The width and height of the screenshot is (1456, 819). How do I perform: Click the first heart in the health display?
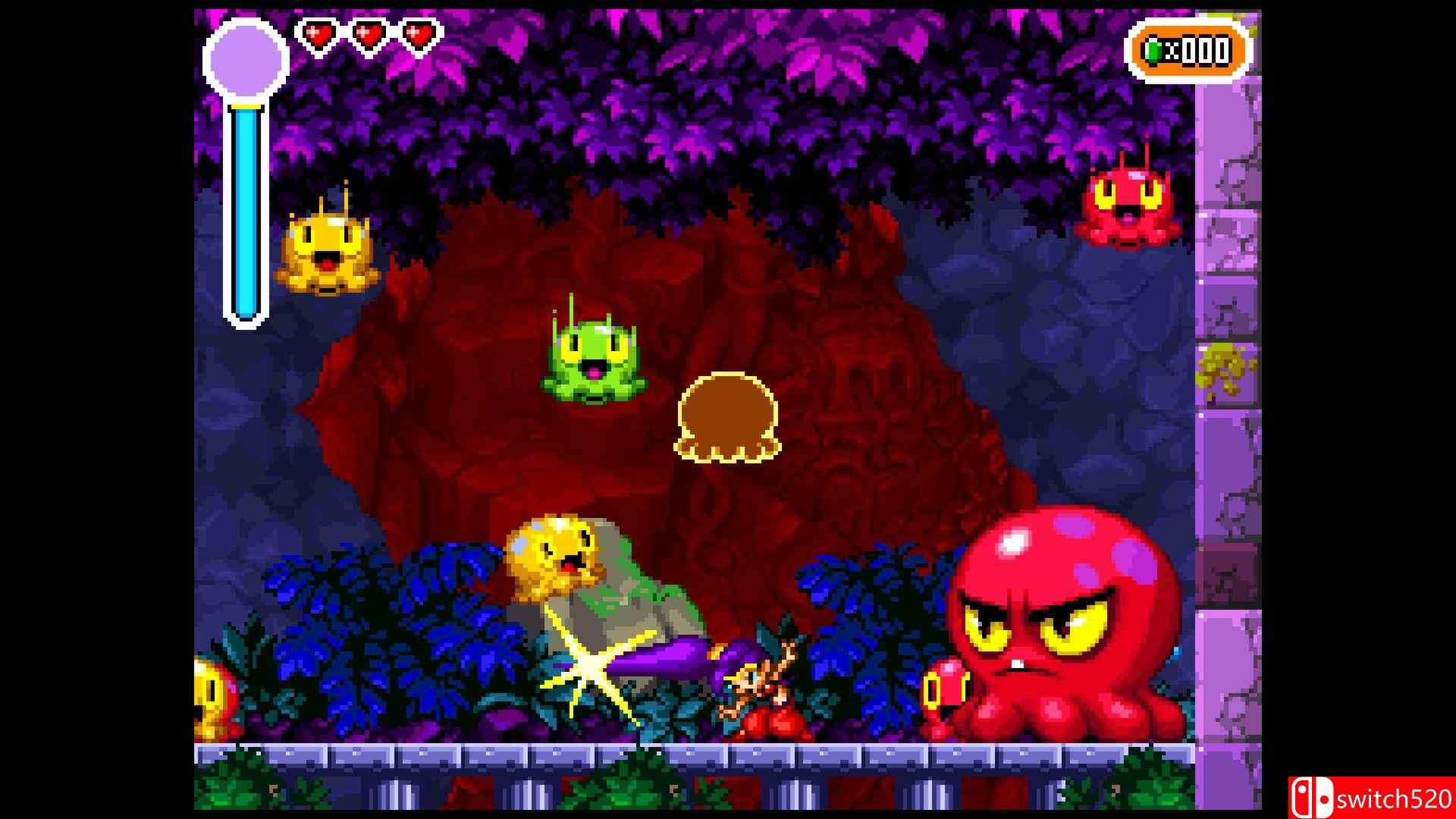tap(319, 33)
